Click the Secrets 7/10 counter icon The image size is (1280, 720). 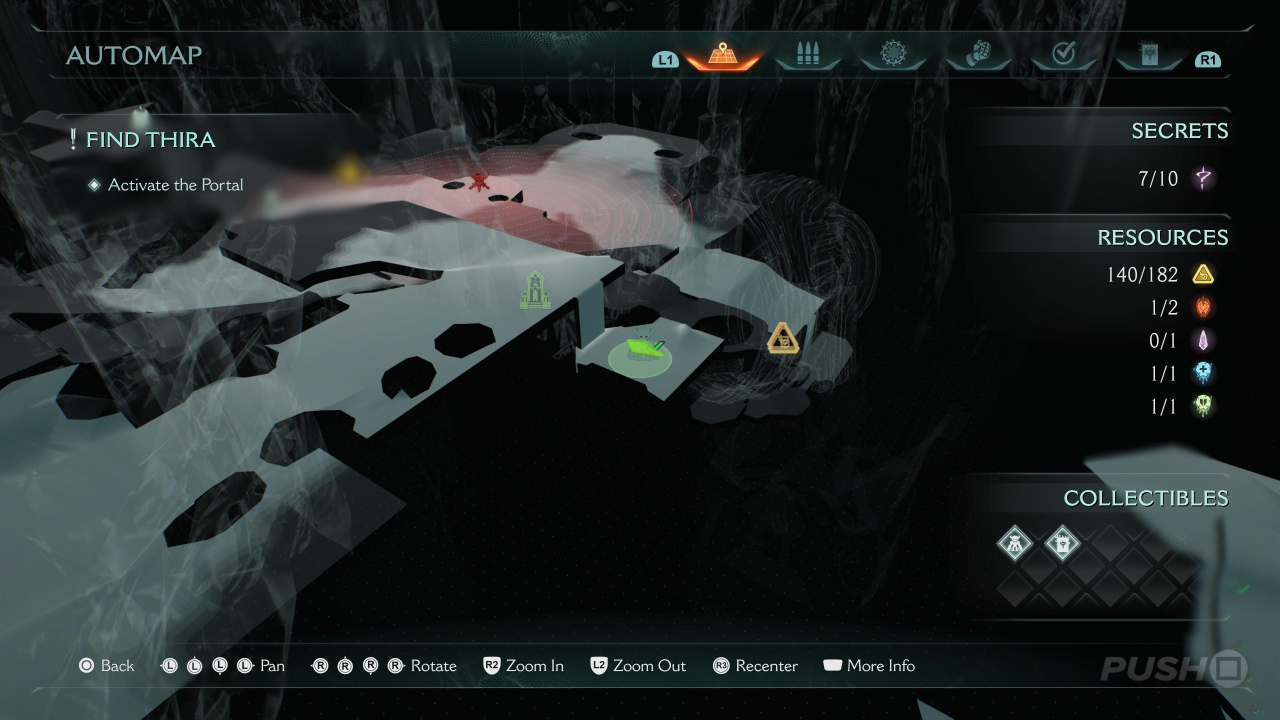(x=1203, y=179)
